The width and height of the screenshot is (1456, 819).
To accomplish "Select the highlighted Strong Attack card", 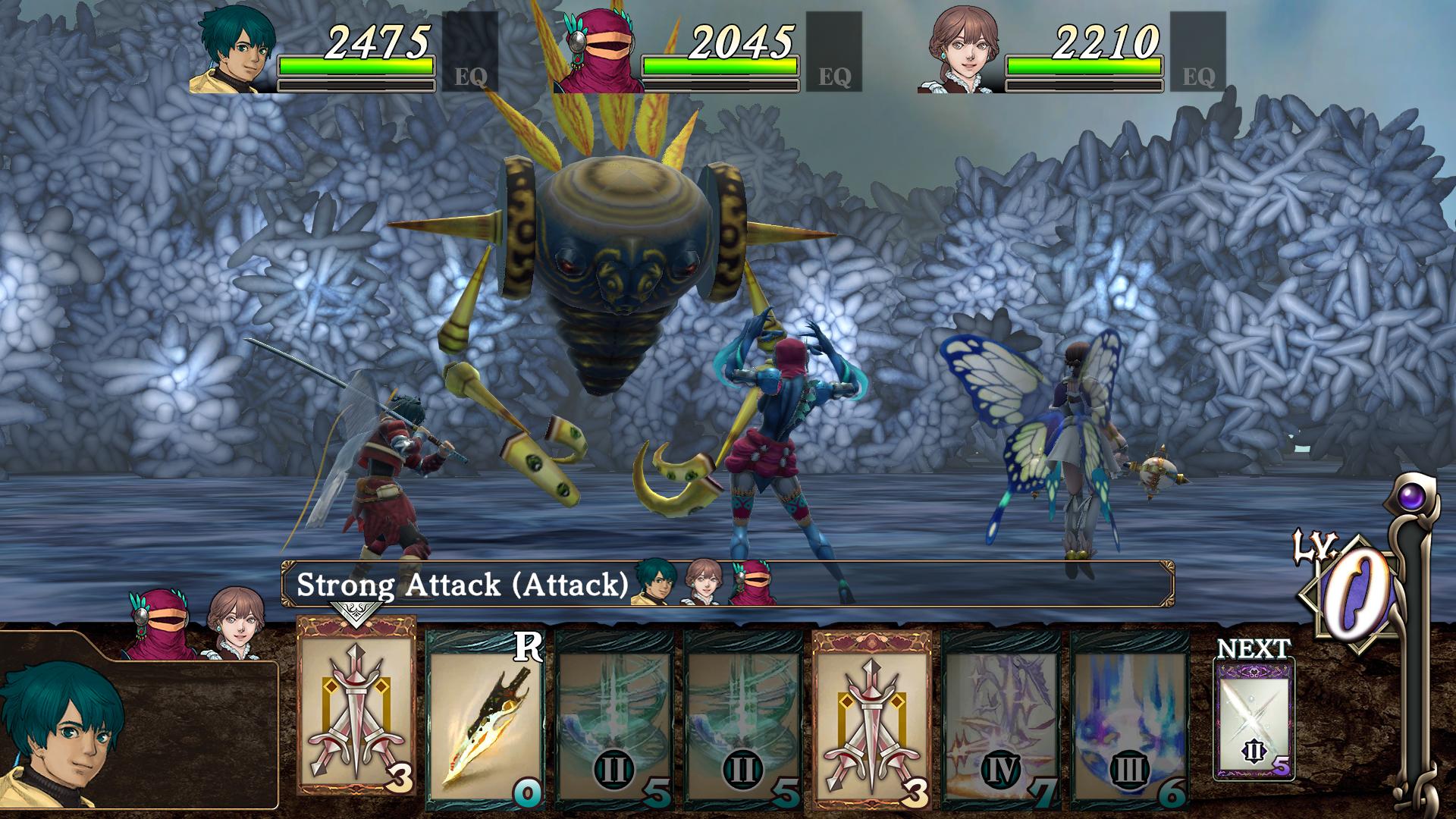I will coord(356,705).
